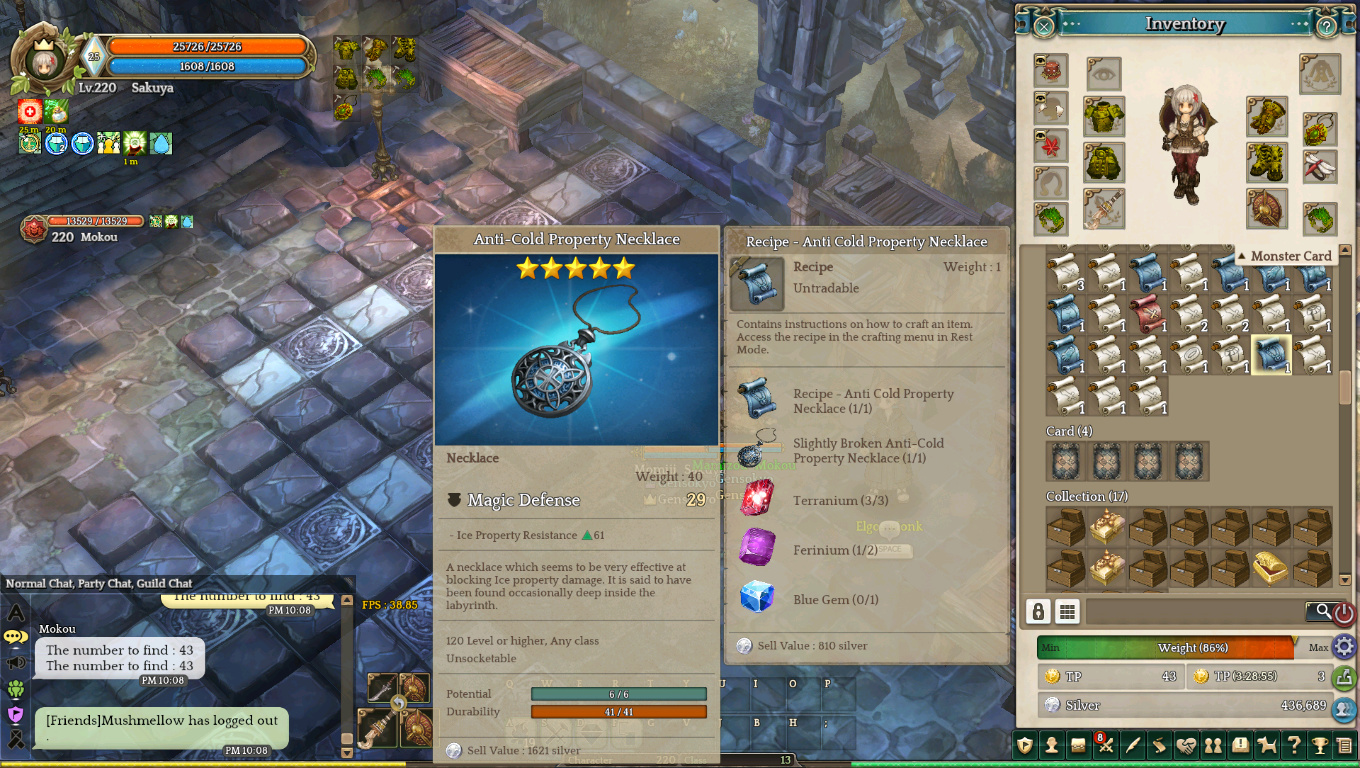Click the megaphone shout chat icon

[16, 662]
